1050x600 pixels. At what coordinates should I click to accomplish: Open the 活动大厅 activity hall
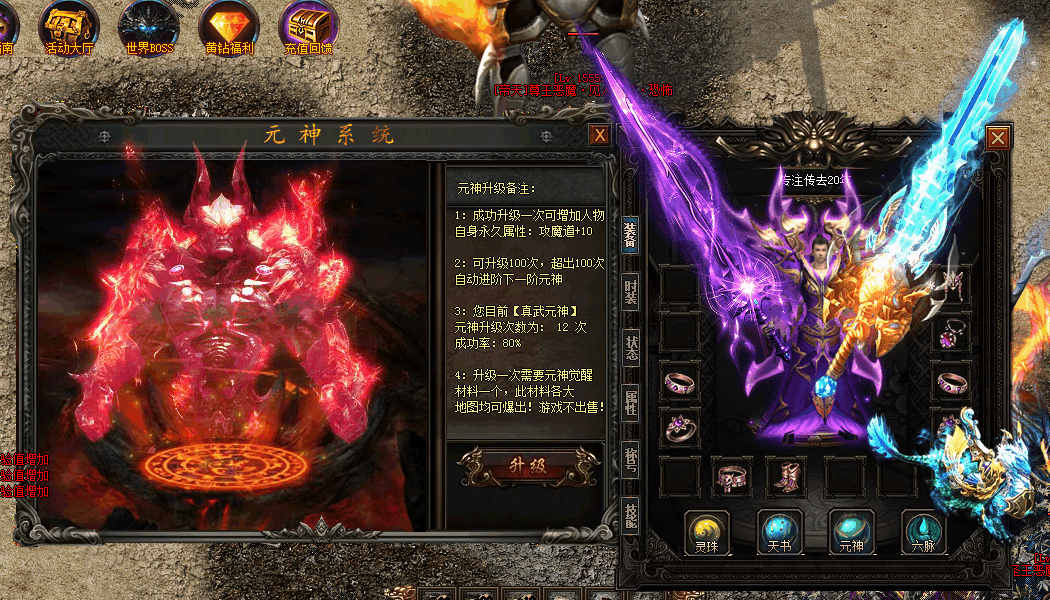[69, 25]
